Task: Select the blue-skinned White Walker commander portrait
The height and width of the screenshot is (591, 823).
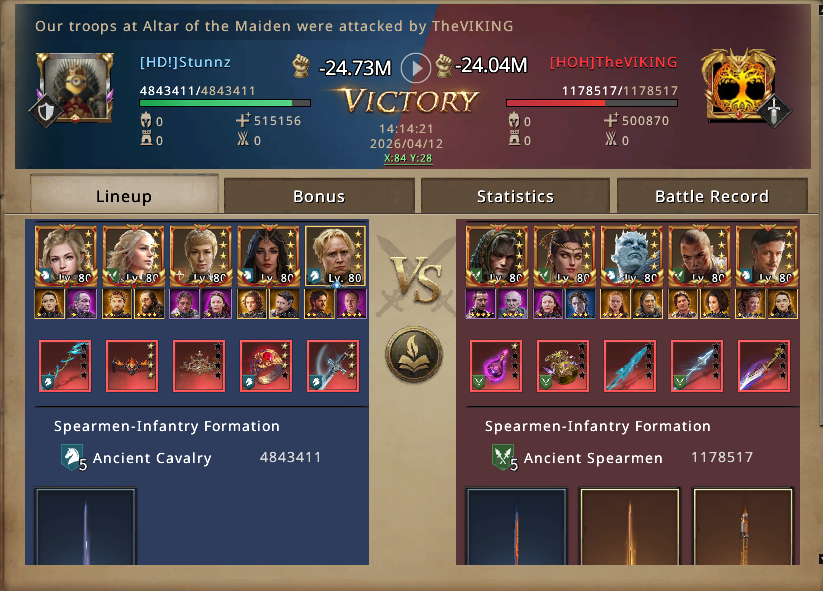Action: click(632, 256)
